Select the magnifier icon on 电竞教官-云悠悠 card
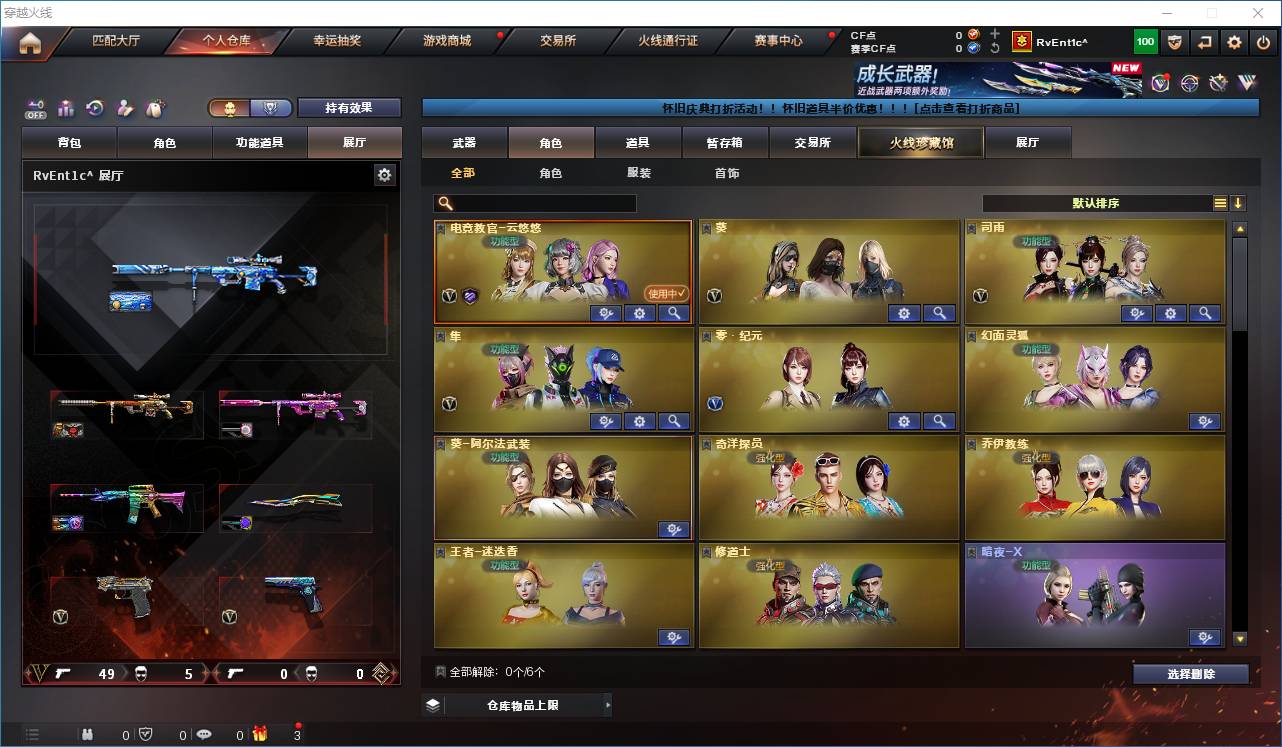The image size is (1282, 747). (673, 313)
